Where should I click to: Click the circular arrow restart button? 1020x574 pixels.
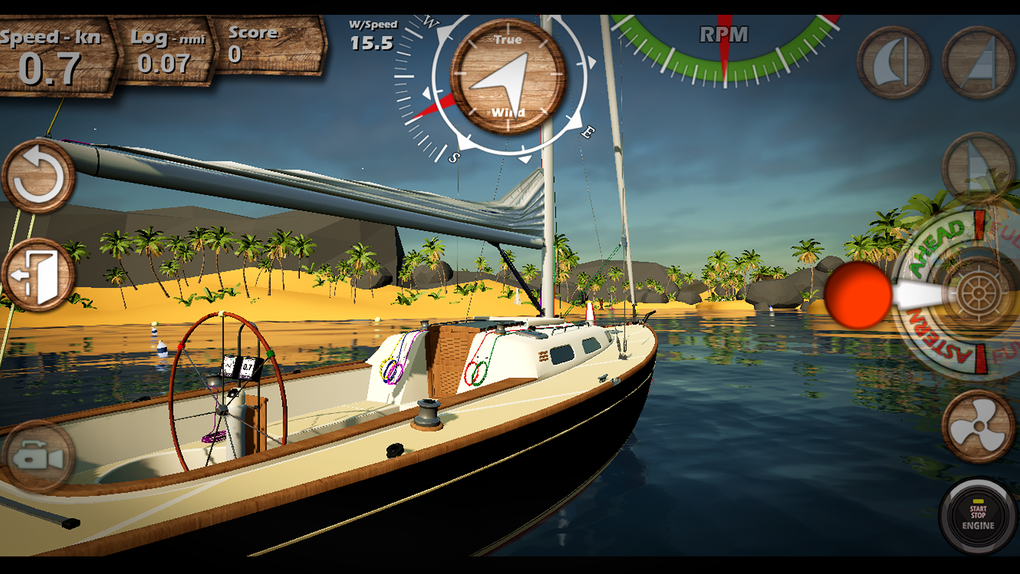point(39,178)
